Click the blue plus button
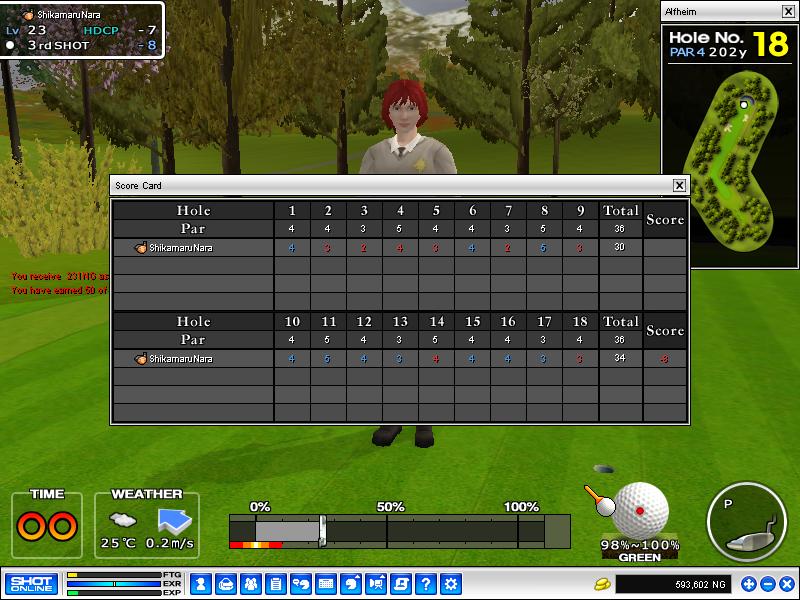The width and height of the screenshot is (800, 600). 748,584
